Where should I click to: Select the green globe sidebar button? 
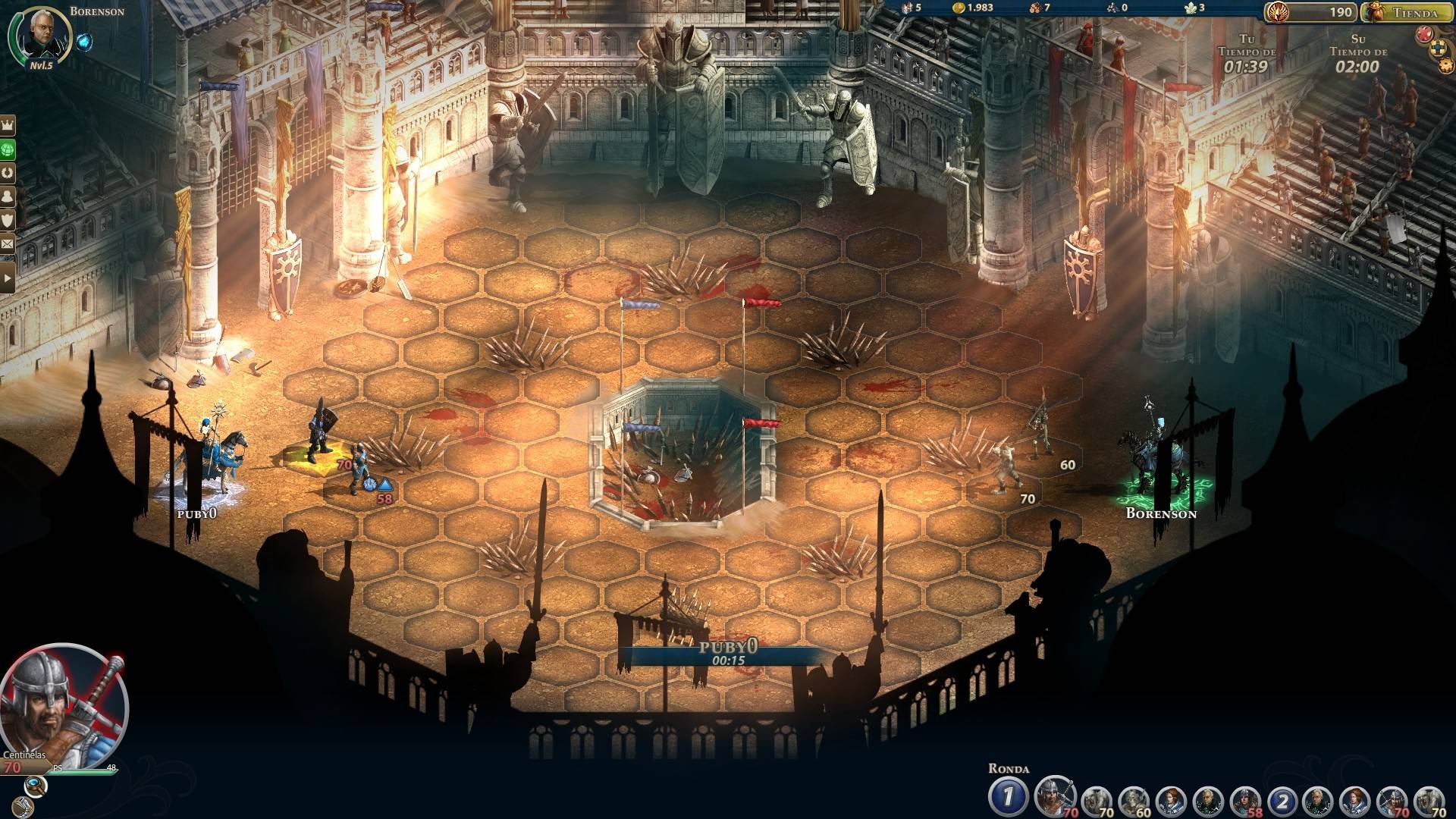pyautogui.click(x=8, y=148)
